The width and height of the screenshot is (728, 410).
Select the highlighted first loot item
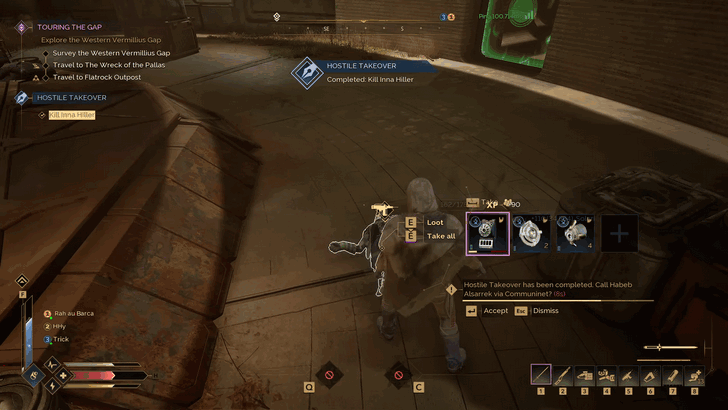tap(487, 234)
